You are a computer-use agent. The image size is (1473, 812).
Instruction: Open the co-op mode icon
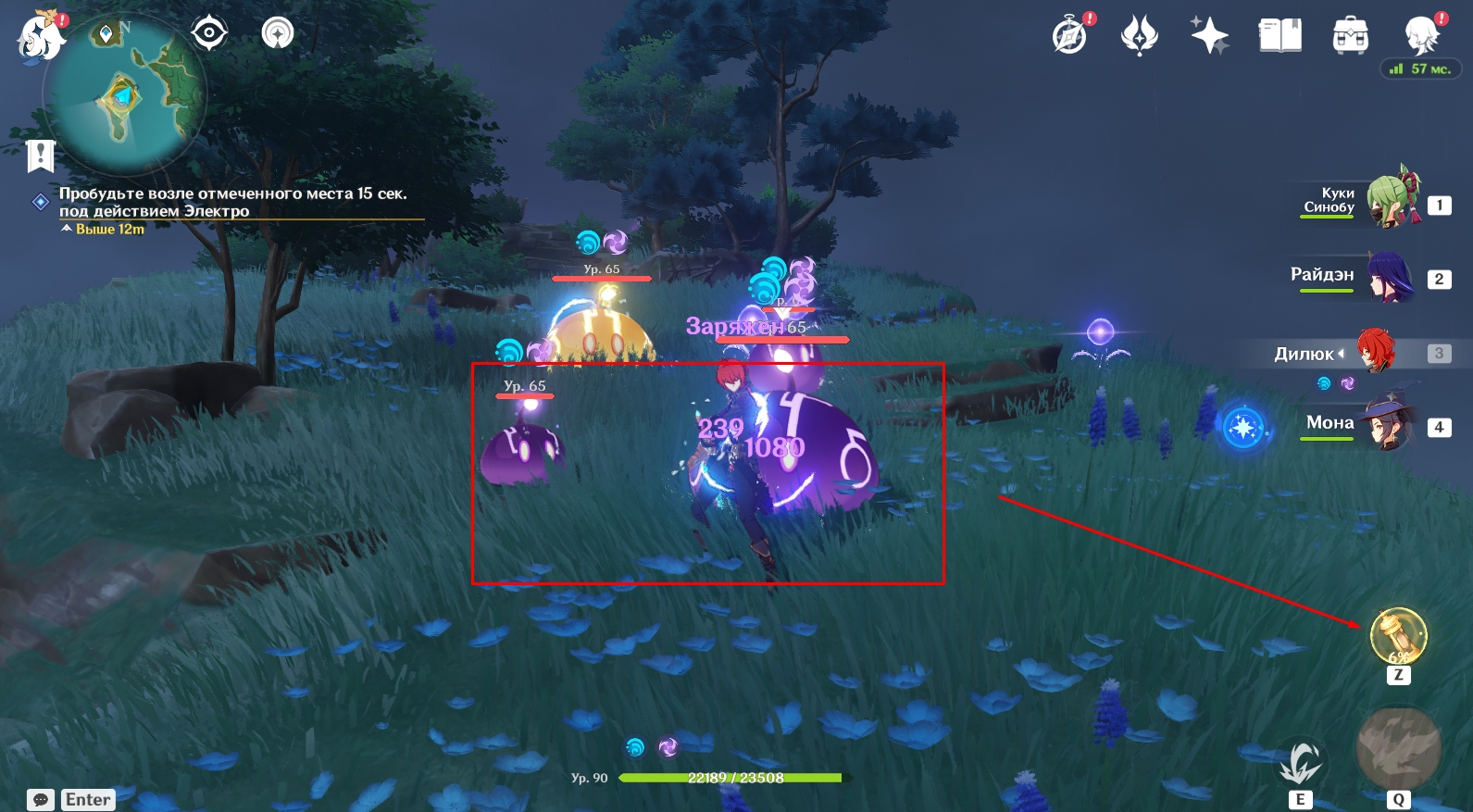(1420, 36)
